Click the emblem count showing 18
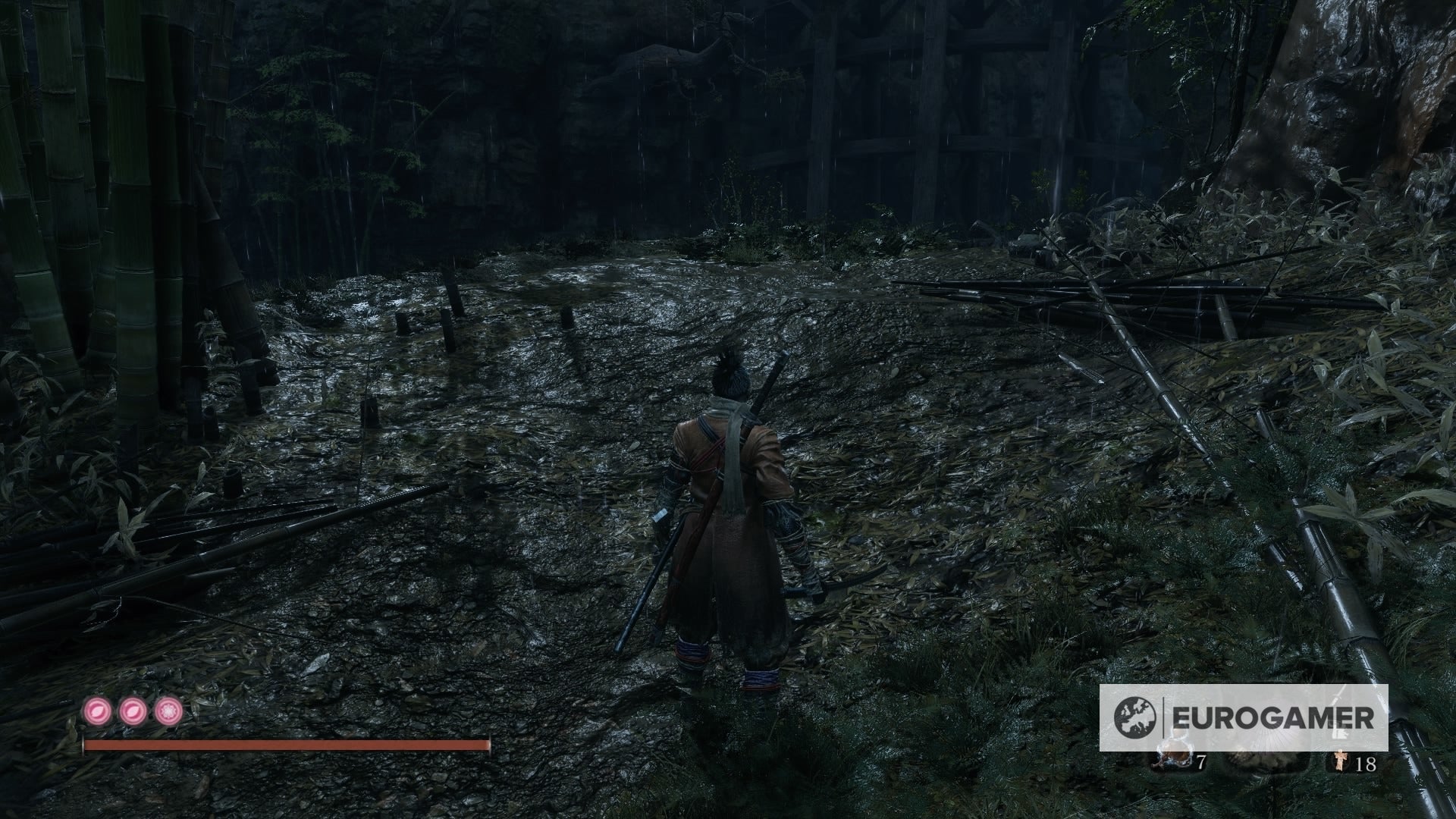Screen dimensions: 1456x819 [x=1366, y=763]
